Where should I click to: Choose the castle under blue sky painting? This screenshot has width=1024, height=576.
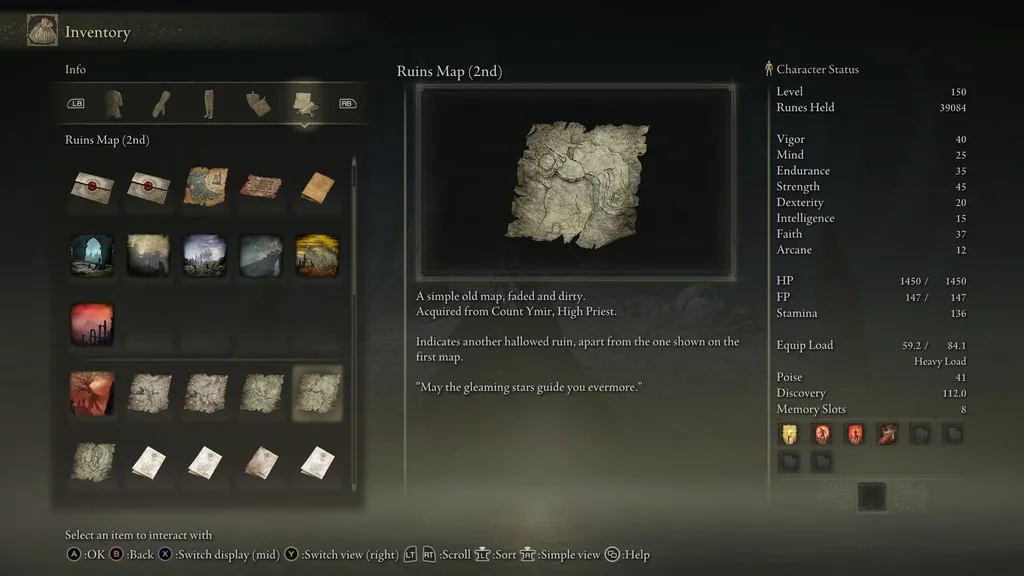click(x=205, y=255)
